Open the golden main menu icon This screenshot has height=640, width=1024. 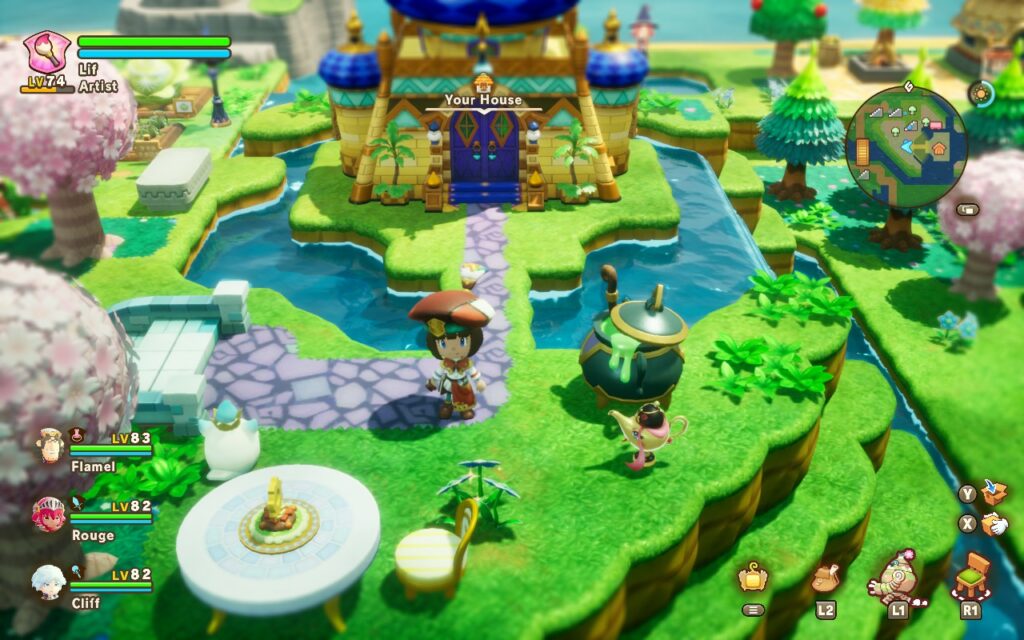[x=753, y=578]
